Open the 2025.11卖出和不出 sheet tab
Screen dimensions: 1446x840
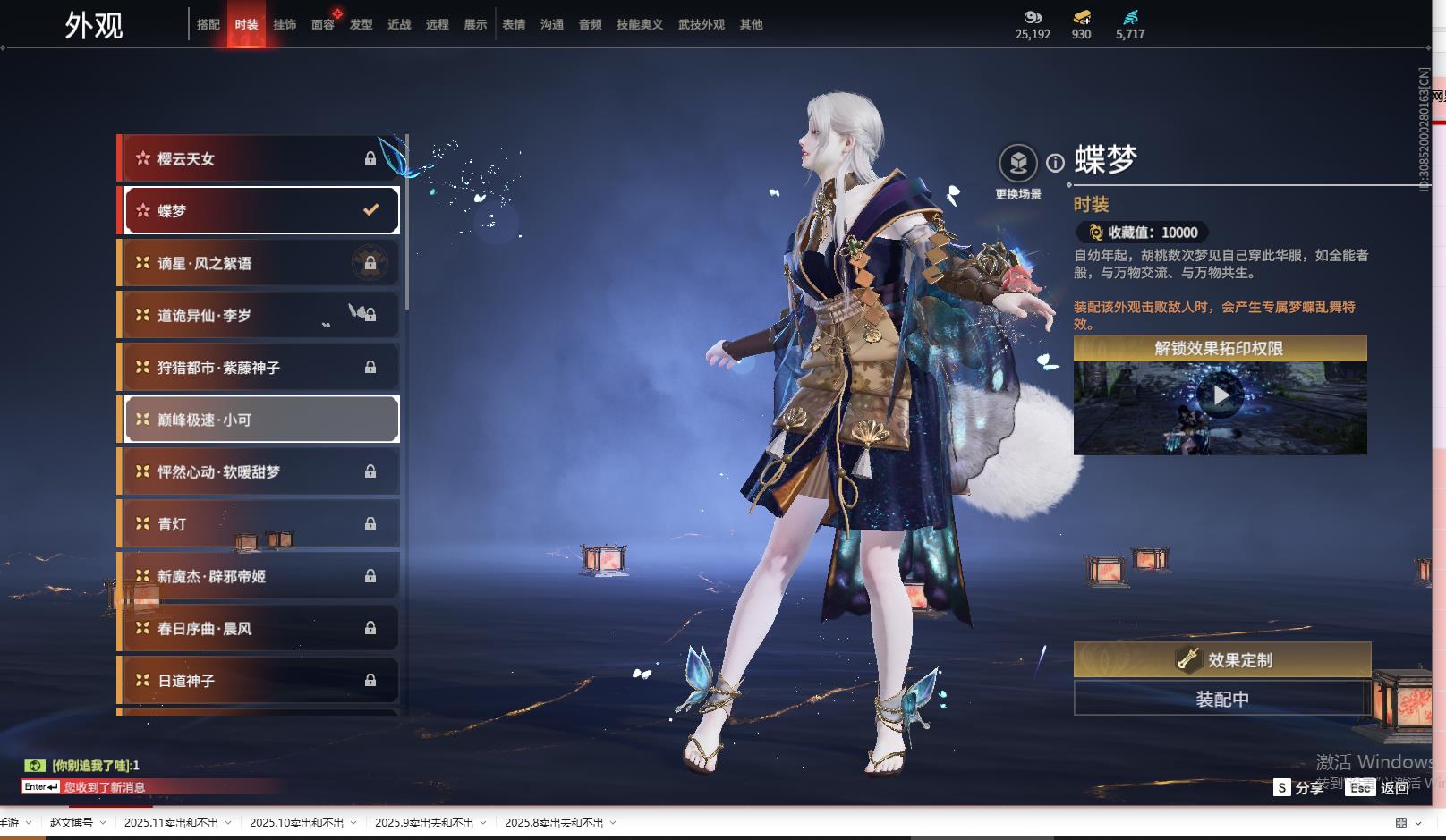[x=171, y=823]
